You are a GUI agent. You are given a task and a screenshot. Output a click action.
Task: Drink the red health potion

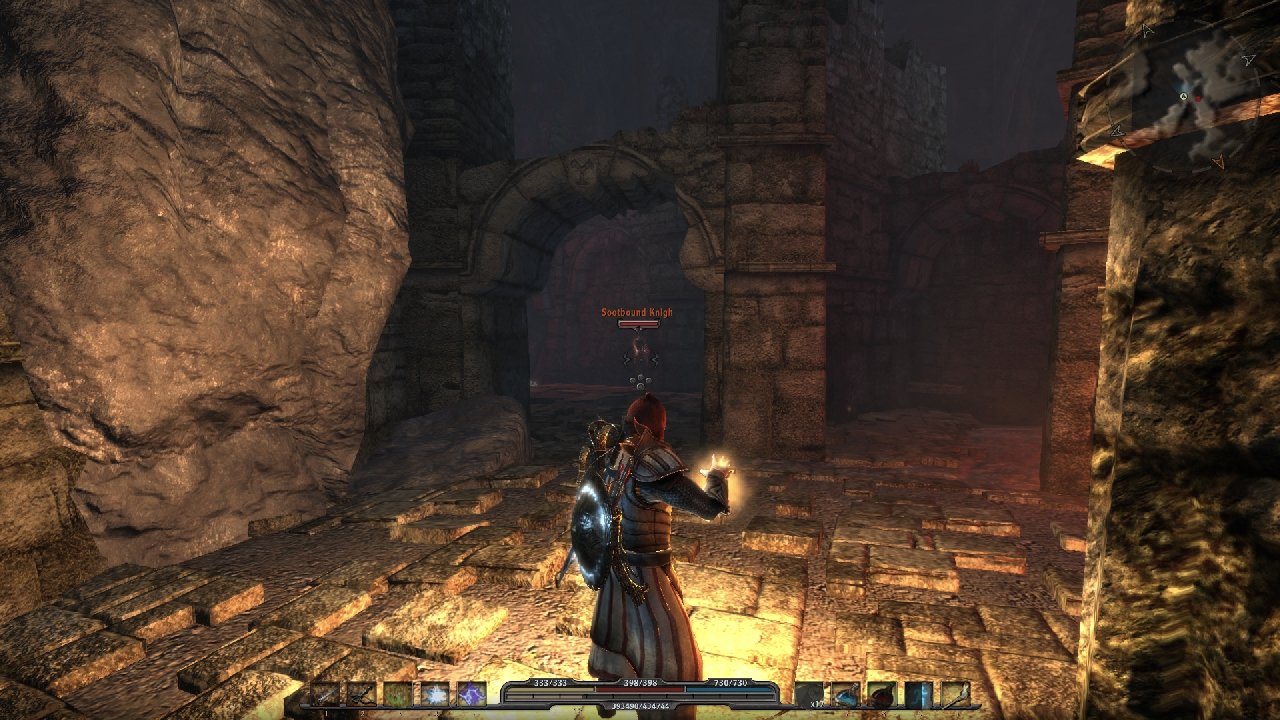(882, 694)
